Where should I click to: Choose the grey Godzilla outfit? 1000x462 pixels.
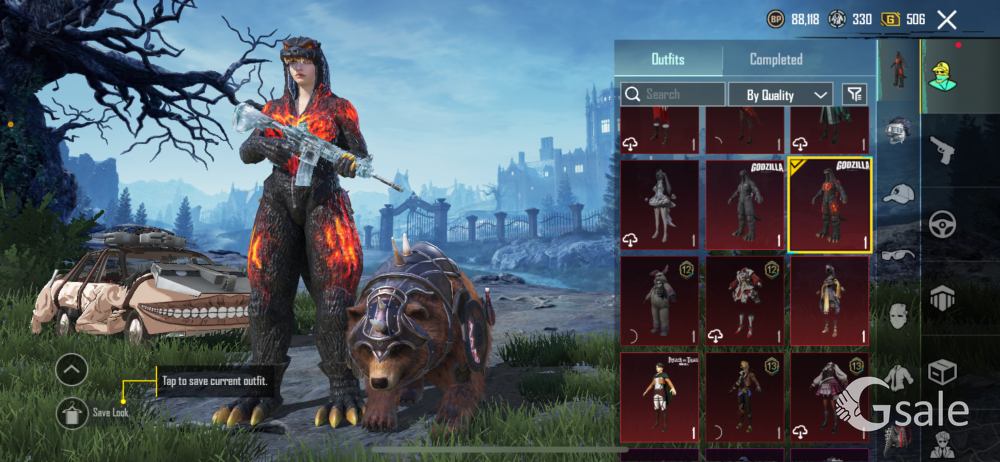pyautogui.click(x=743, y=205)
